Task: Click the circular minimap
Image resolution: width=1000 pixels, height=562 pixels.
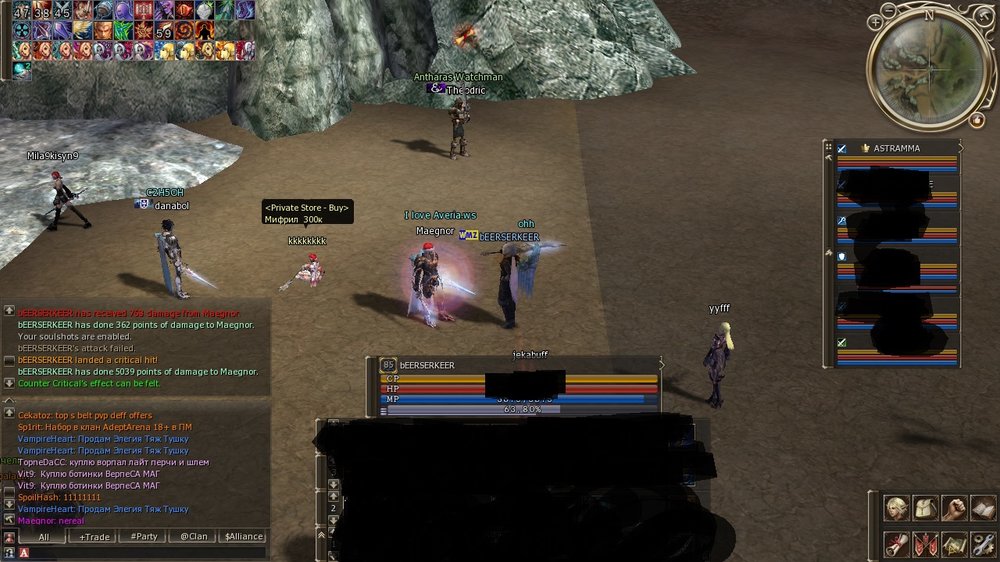Action: (x=929, y=67)
